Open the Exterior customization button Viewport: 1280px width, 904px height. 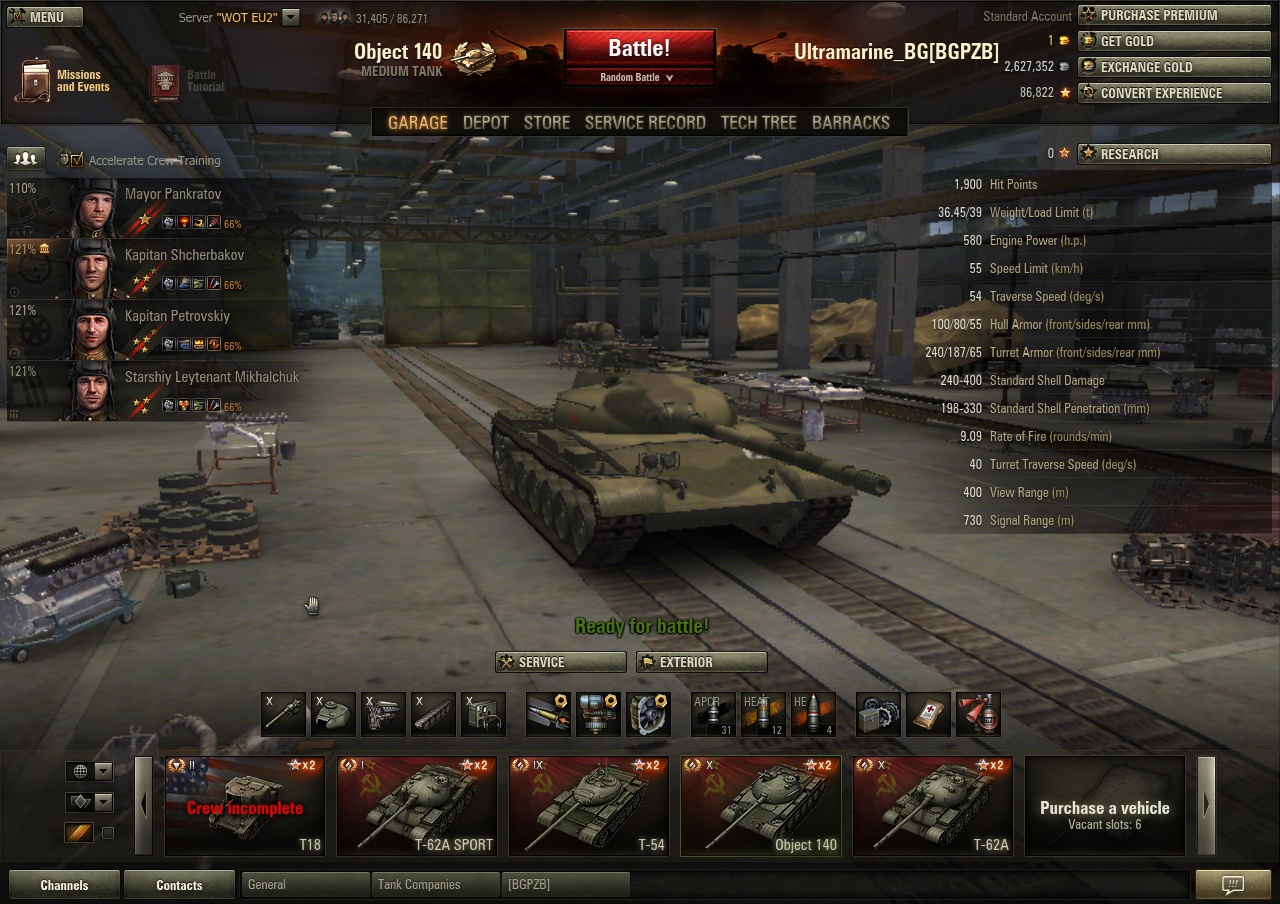click(x=701, y=662)
